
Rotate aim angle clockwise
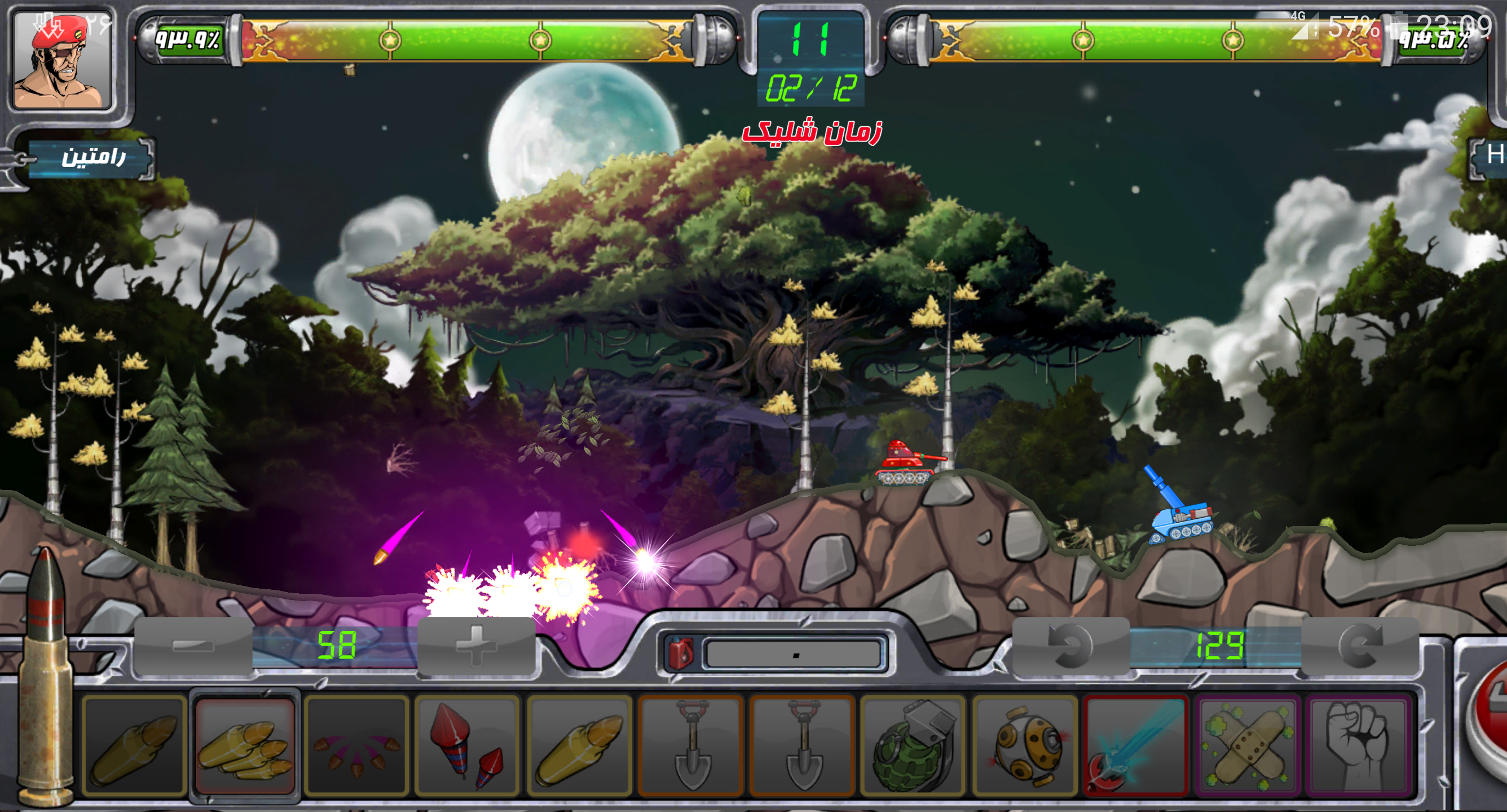1360,646
